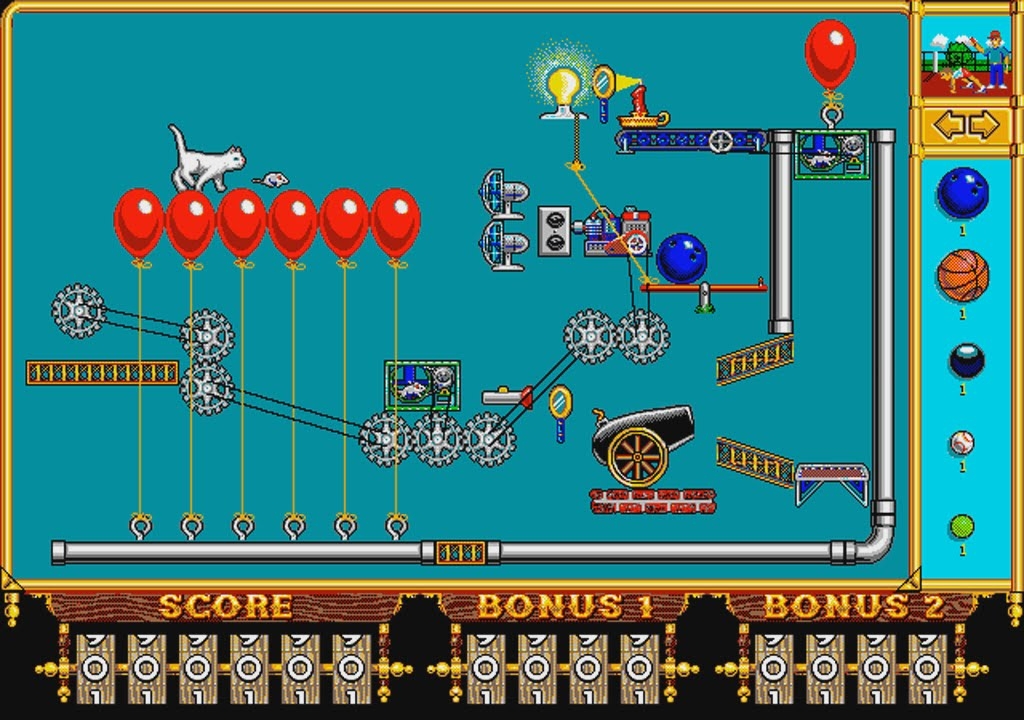Pick the basketball from the parts bin
Viewport: 1024px width, 720px height.
click(x=962, y=276)
